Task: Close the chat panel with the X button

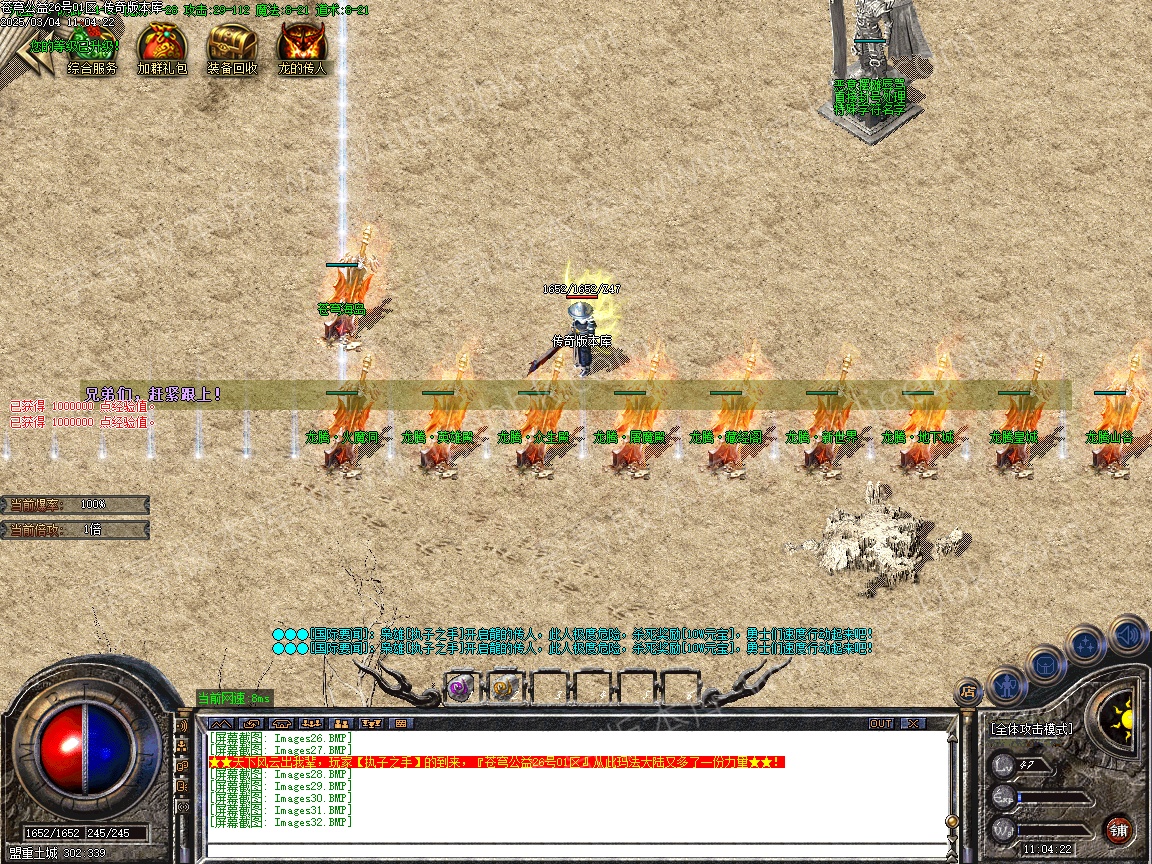Action: click(912, 723)
